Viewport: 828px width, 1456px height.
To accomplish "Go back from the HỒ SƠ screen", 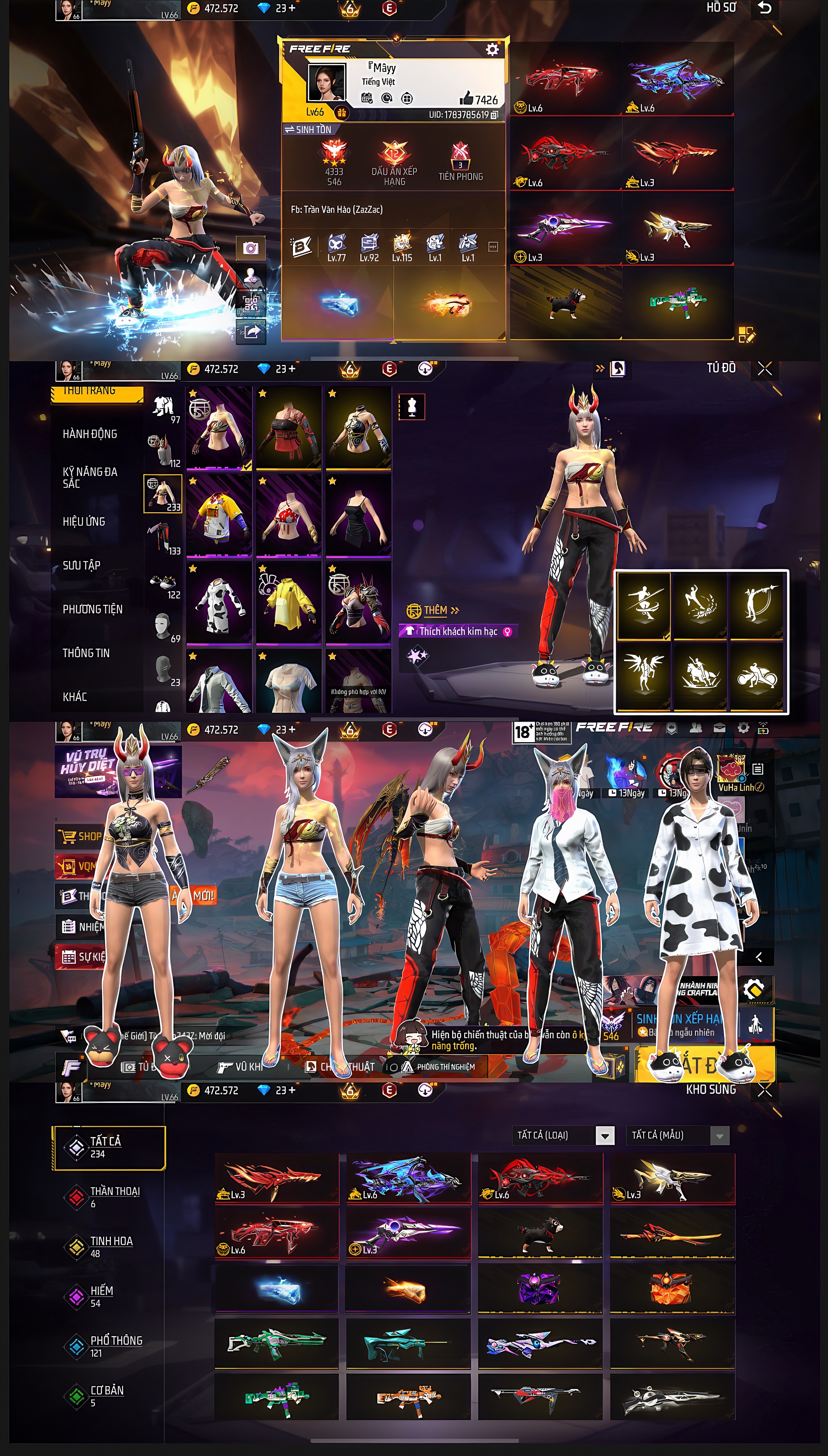I will pyautogui.click(x=764, y=8).
